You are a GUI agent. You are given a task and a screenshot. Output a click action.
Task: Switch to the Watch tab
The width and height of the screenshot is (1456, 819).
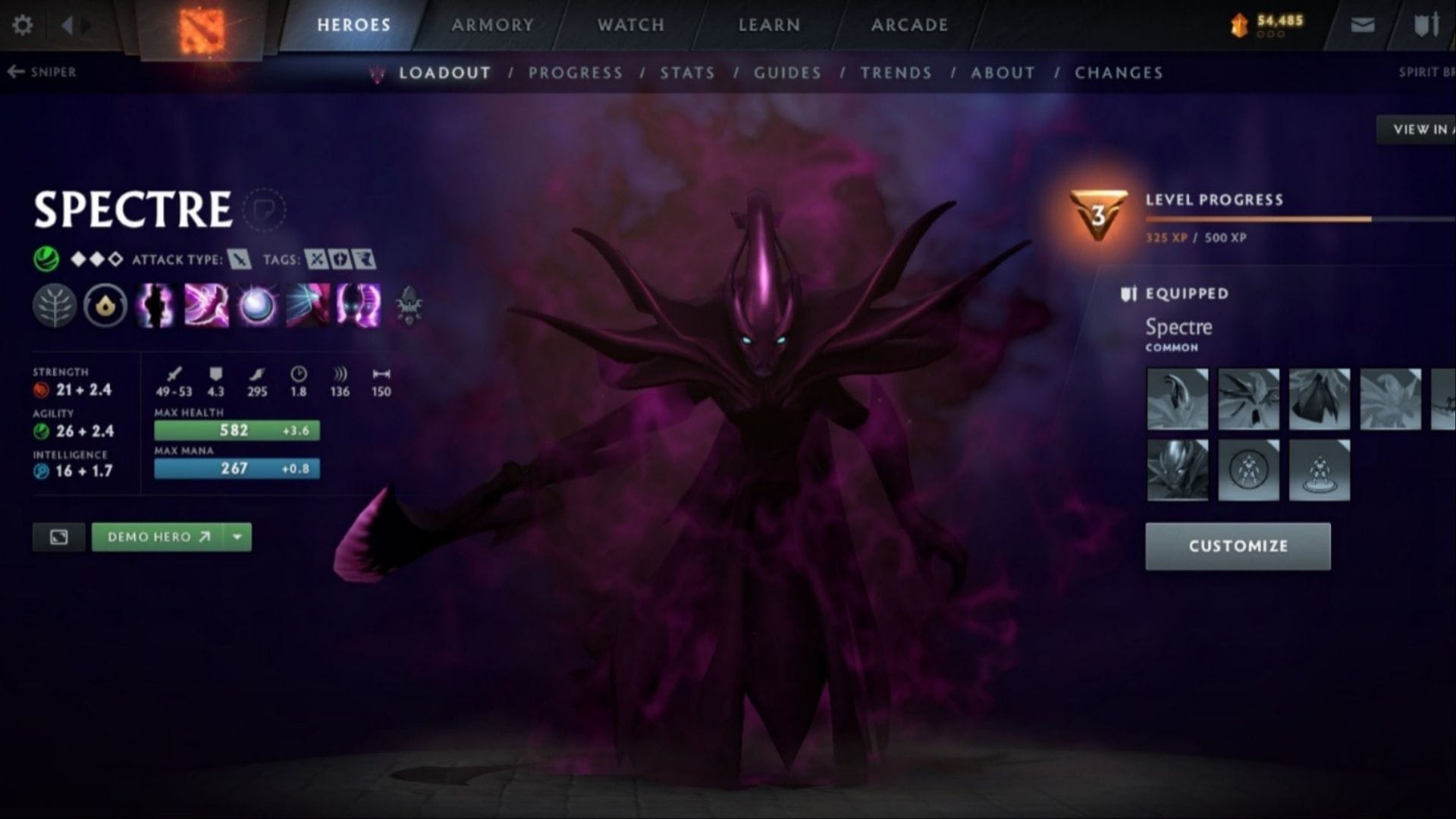point(630,25)
